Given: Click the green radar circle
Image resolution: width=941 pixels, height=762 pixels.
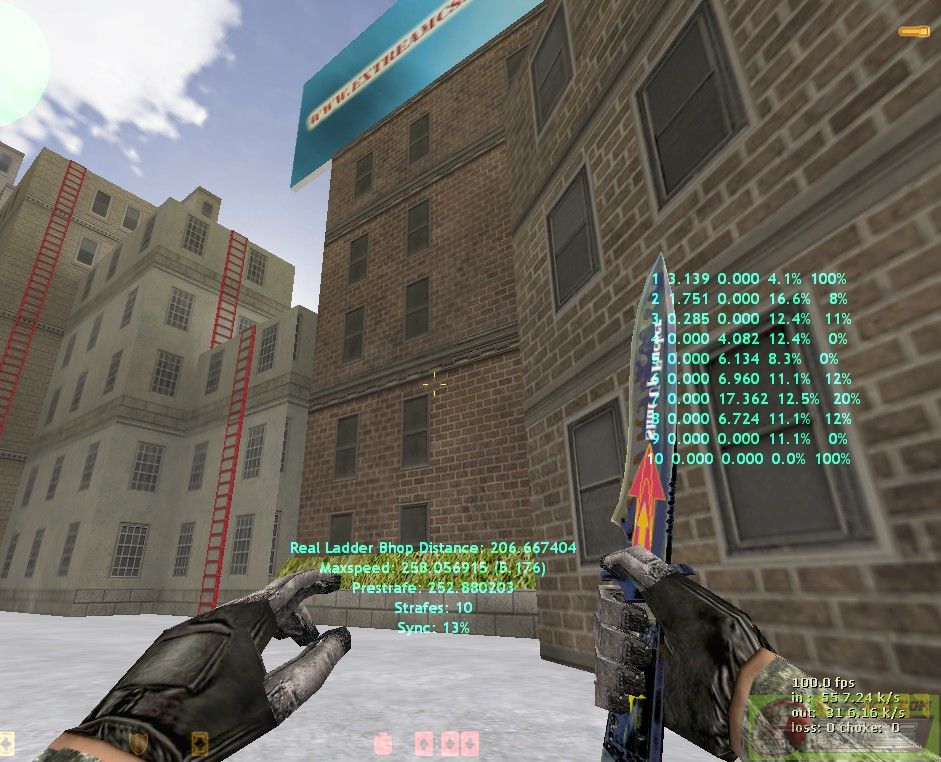Looking at the screenshot, I should [14, 65].
